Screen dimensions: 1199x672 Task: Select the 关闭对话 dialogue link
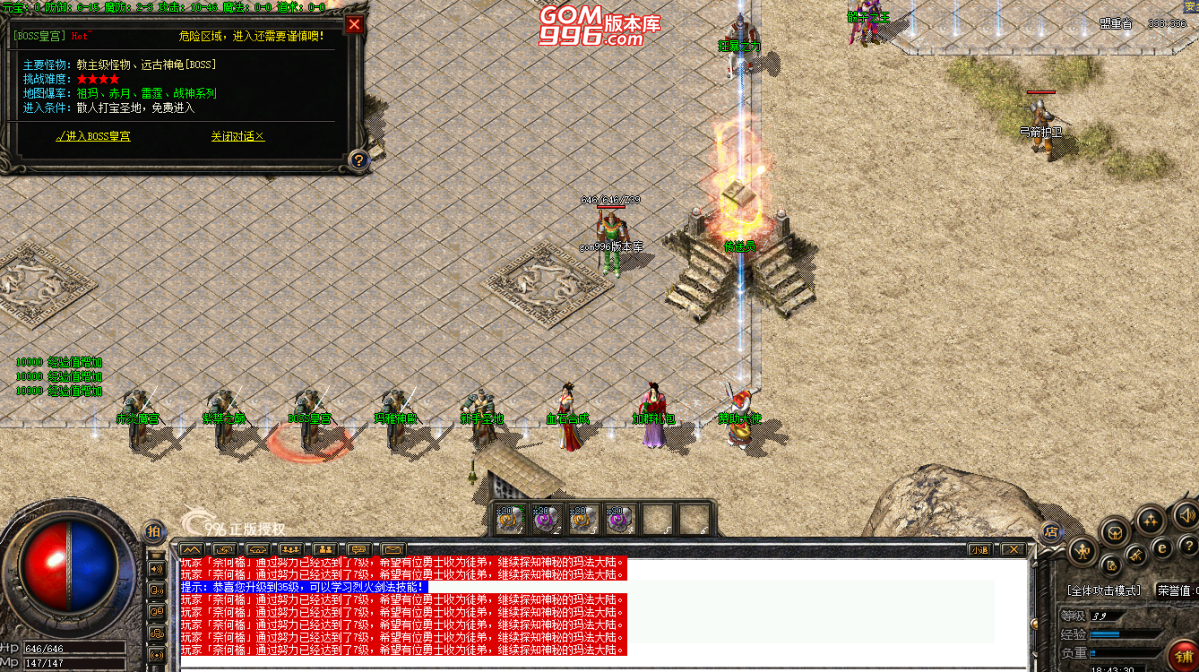click(237, 136)
